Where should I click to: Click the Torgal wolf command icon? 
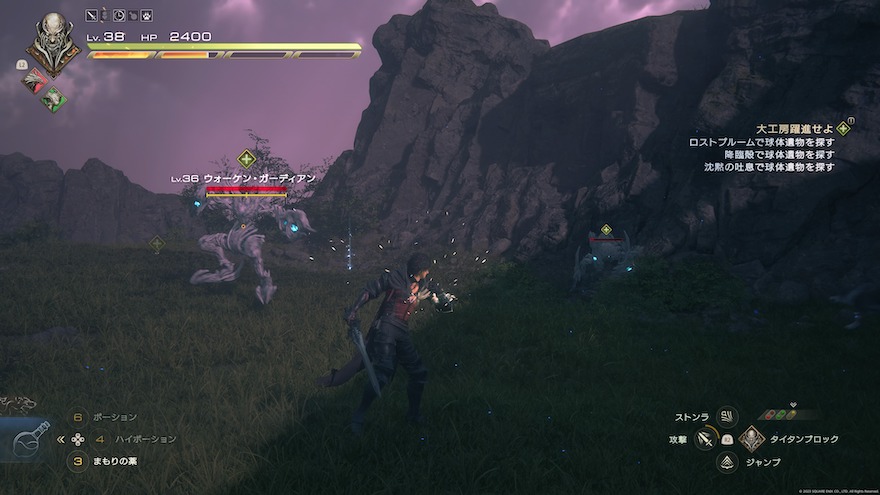coord(17,404)
